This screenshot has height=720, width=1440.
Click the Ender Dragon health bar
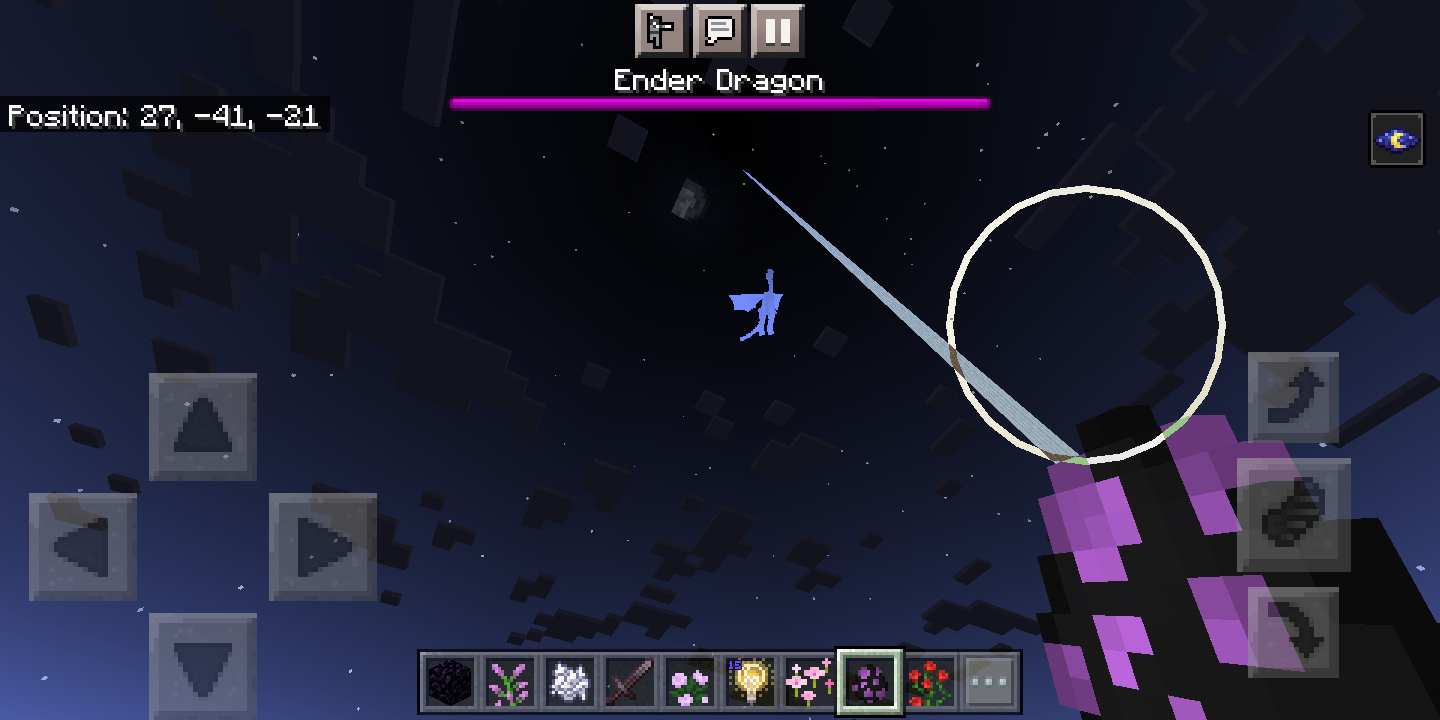click(x=720, y=101)
